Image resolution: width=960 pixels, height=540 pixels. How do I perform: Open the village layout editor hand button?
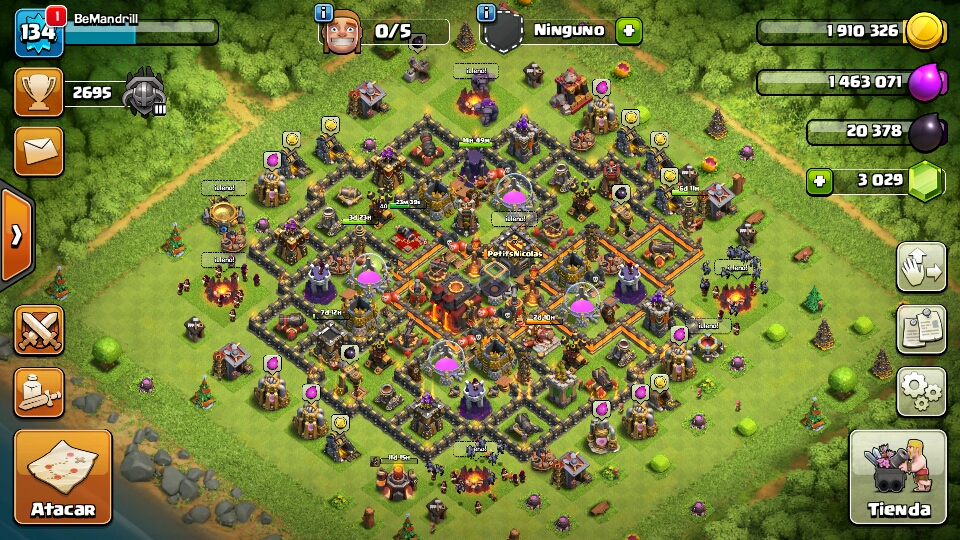pyautogui.click(x=921, y=267)
